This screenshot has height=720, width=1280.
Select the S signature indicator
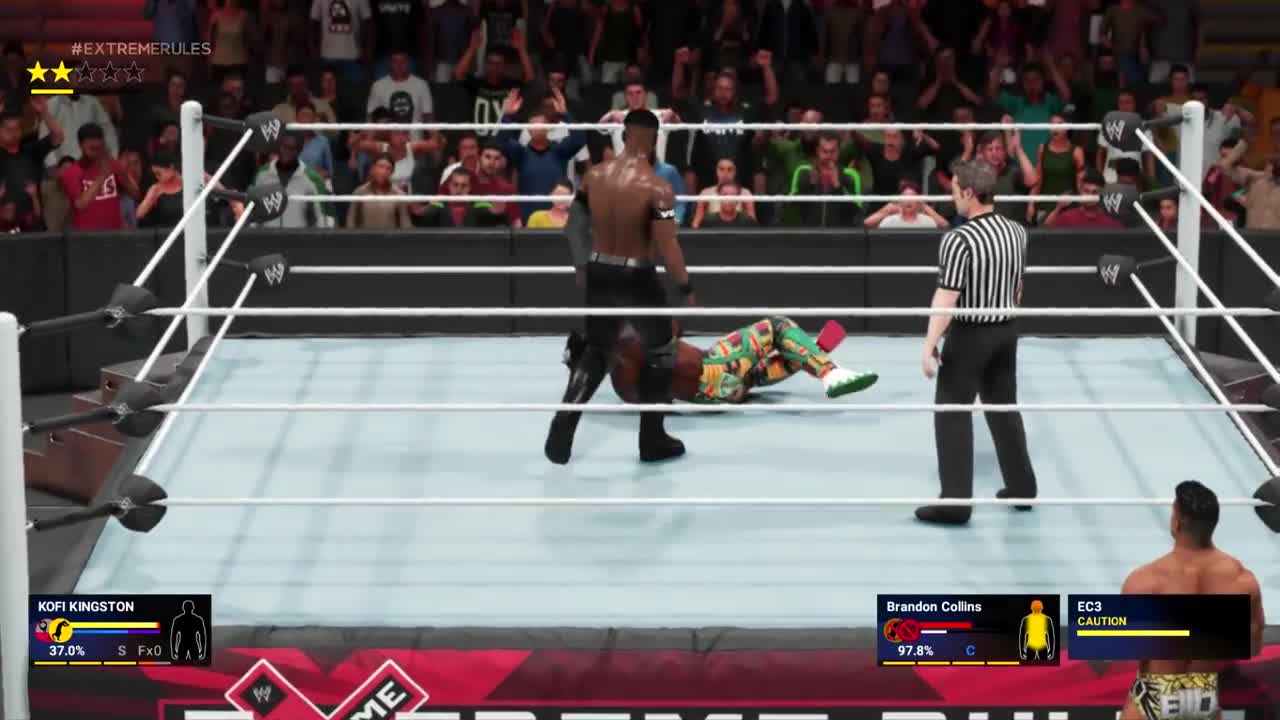tap(122, 651)
